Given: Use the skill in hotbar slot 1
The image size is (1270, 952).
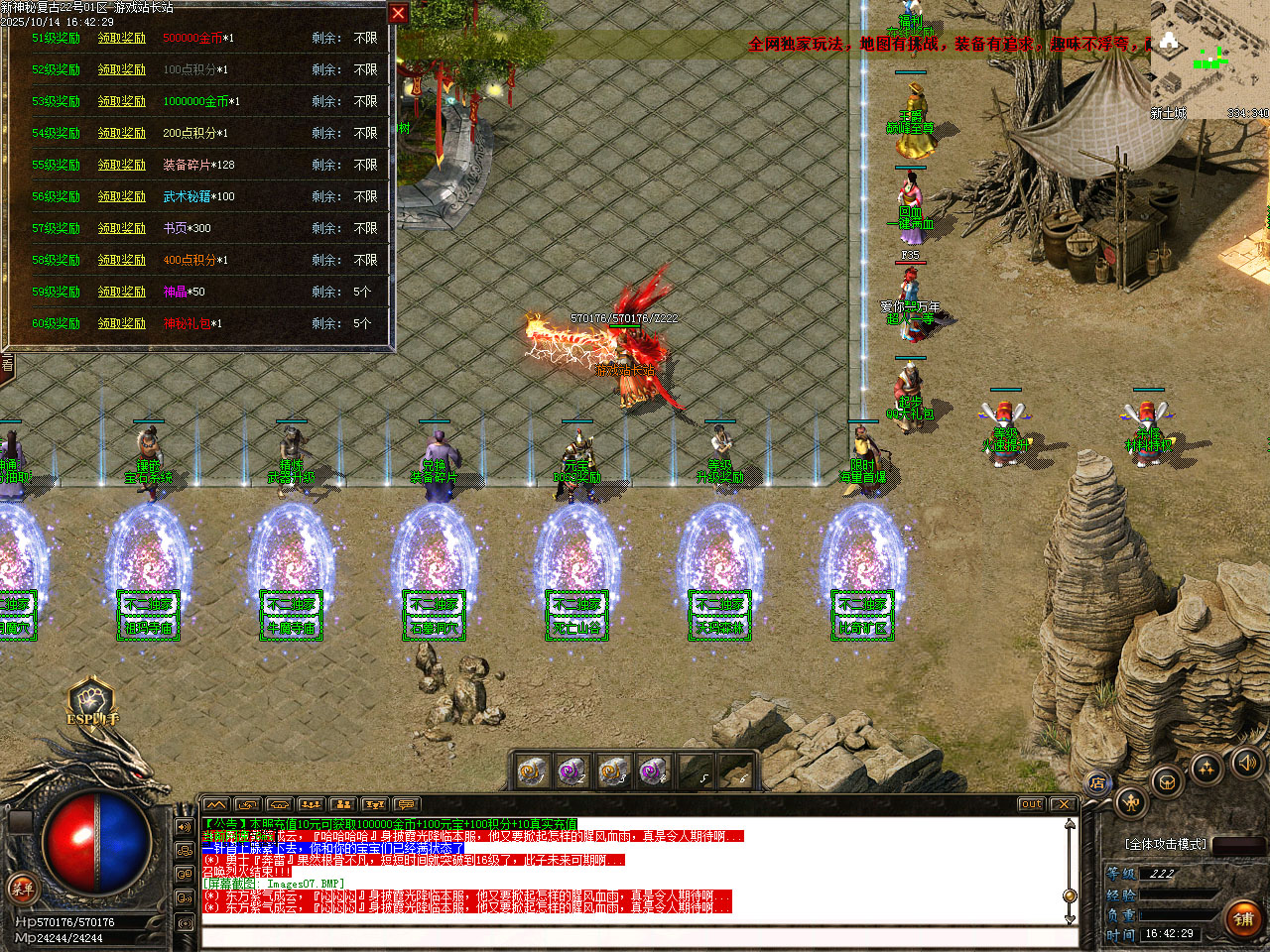Looking at the screenshot, I should [533, 771].
